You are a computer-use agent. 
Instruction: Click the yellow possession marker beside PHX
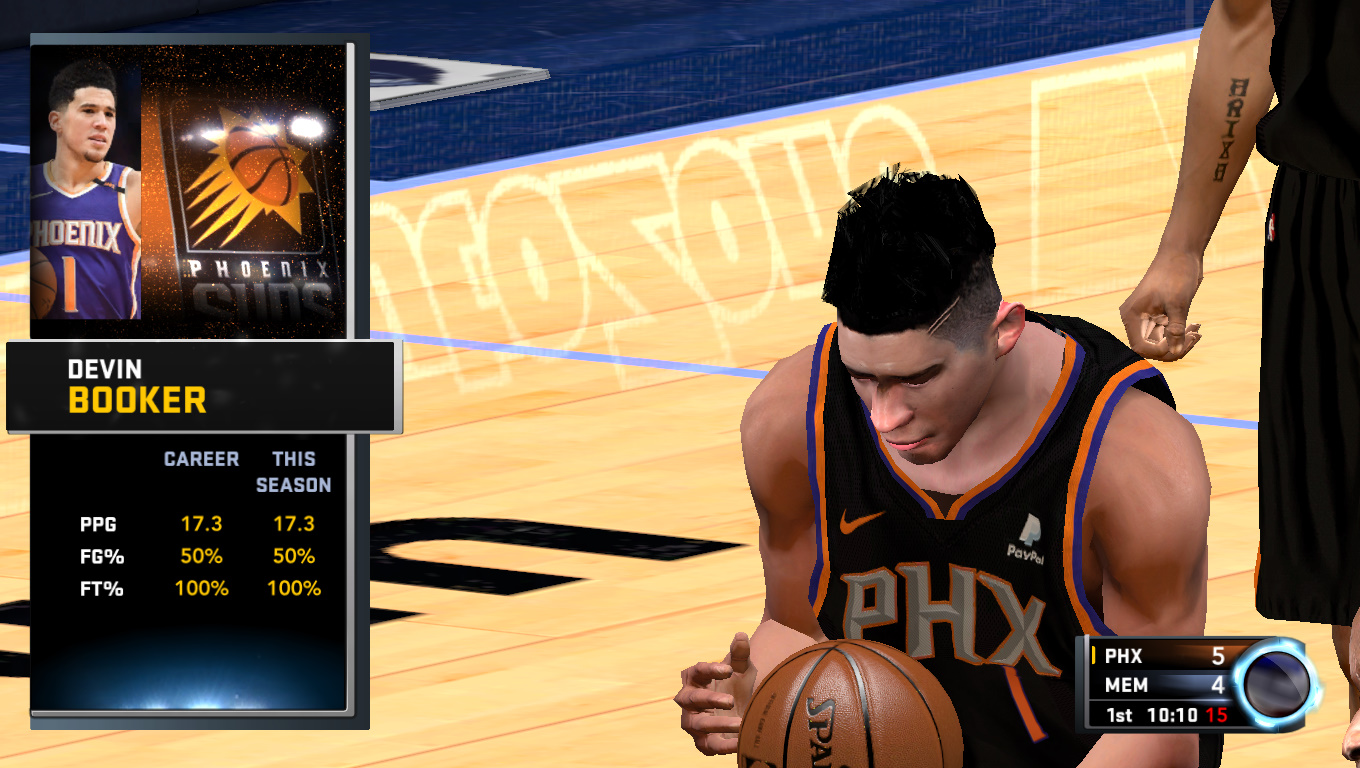pos(1094,656)
